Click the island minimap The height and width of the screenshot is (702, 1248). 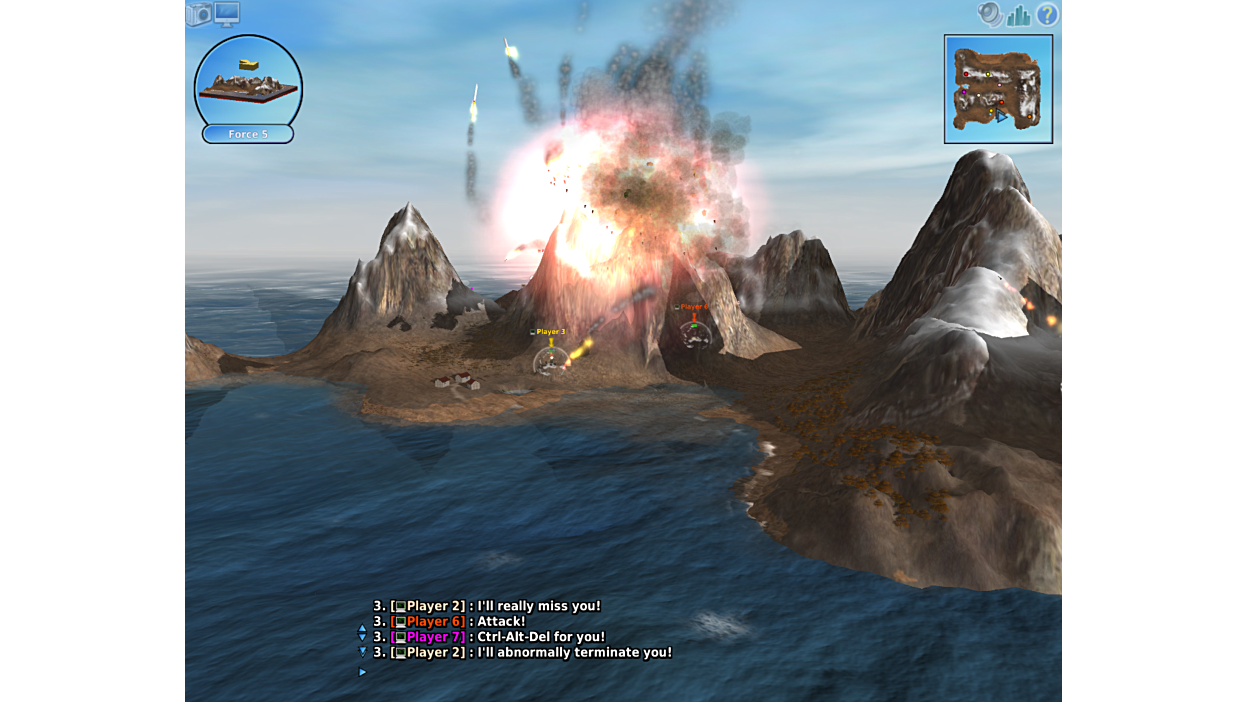pyautogui.click(x=998, y=89)
